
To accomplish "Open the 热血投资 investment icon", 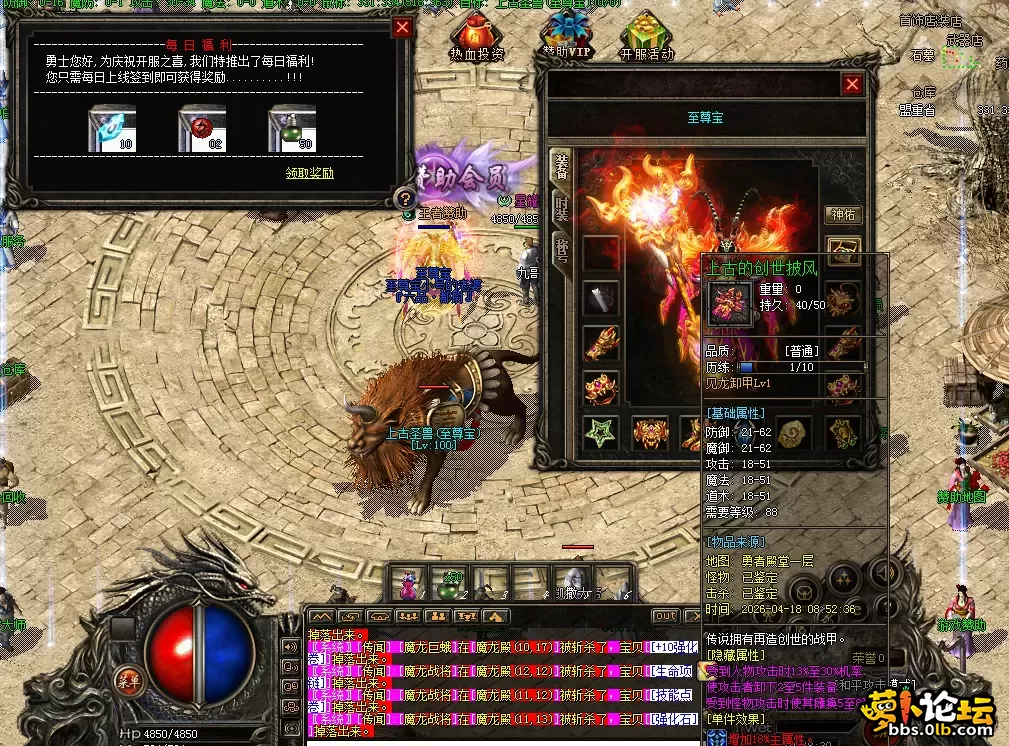I will tap(477, 38).
